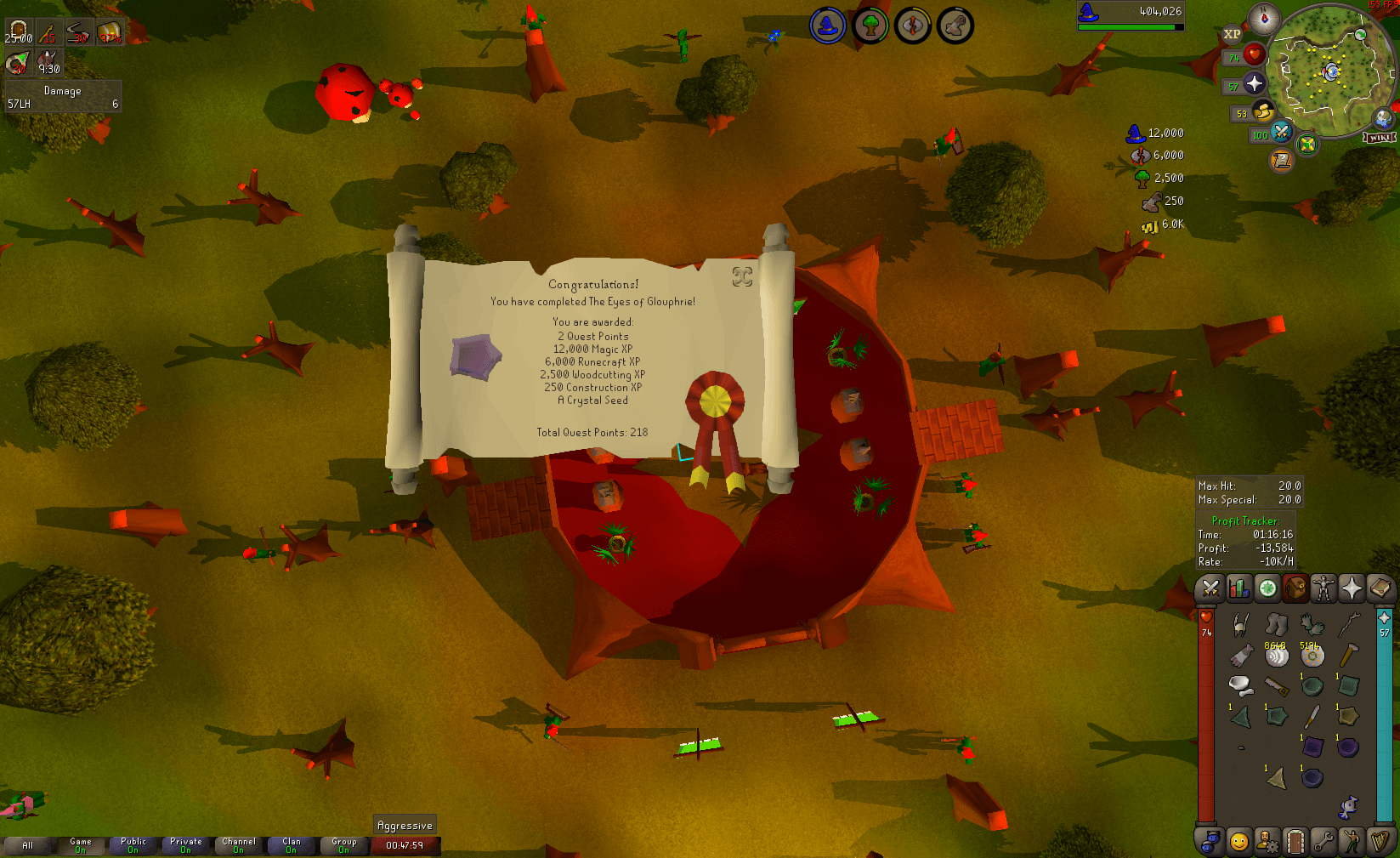Open the Magic spellbook tab

click(x=1380, y=588)
